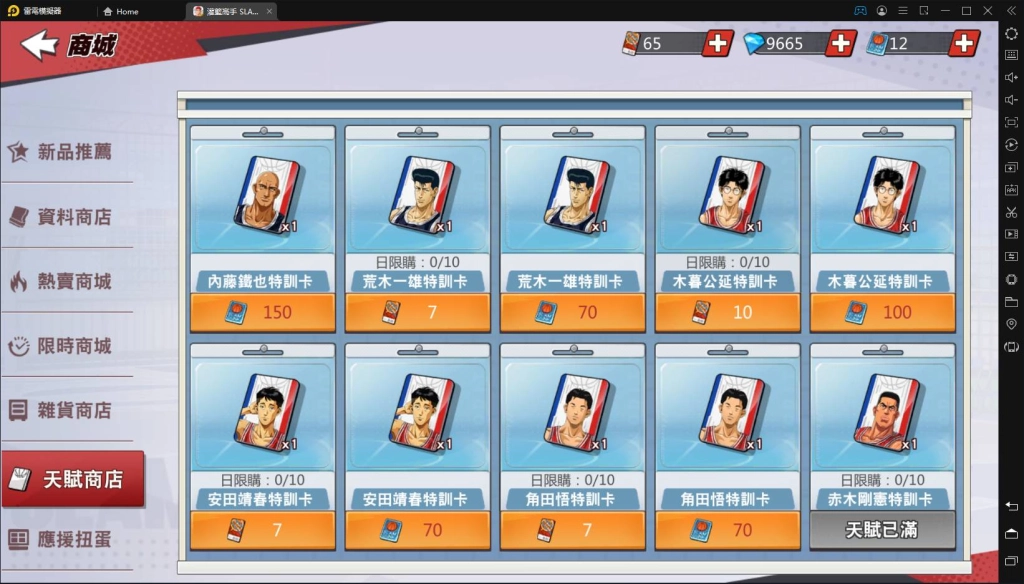Click the 天賦已滿 button for 赤木剛憲
The height and width of the screenshot is (584, 1024).
pyautogui.click(x=883, y=530)
